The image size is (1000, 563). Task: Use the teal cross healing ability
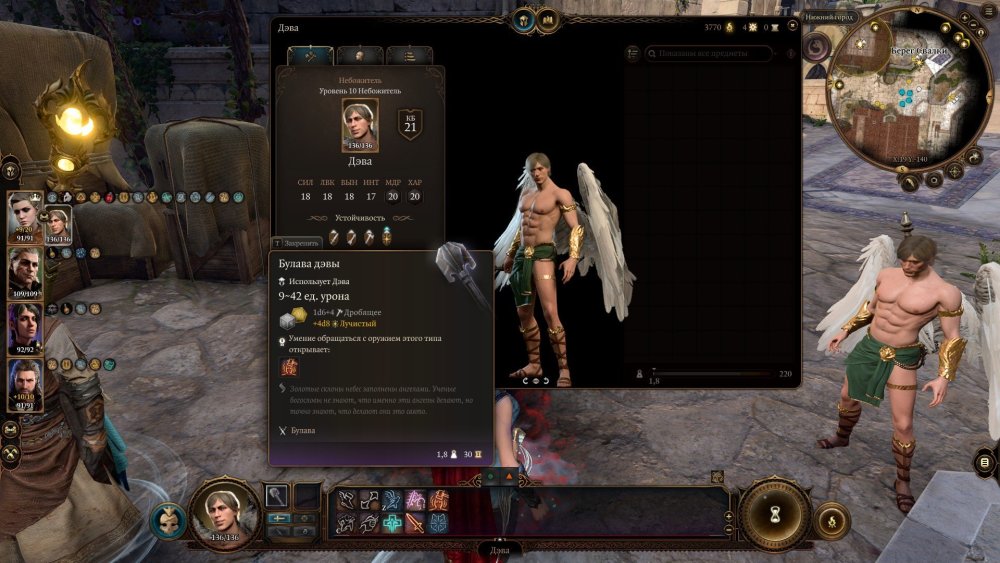392,523
